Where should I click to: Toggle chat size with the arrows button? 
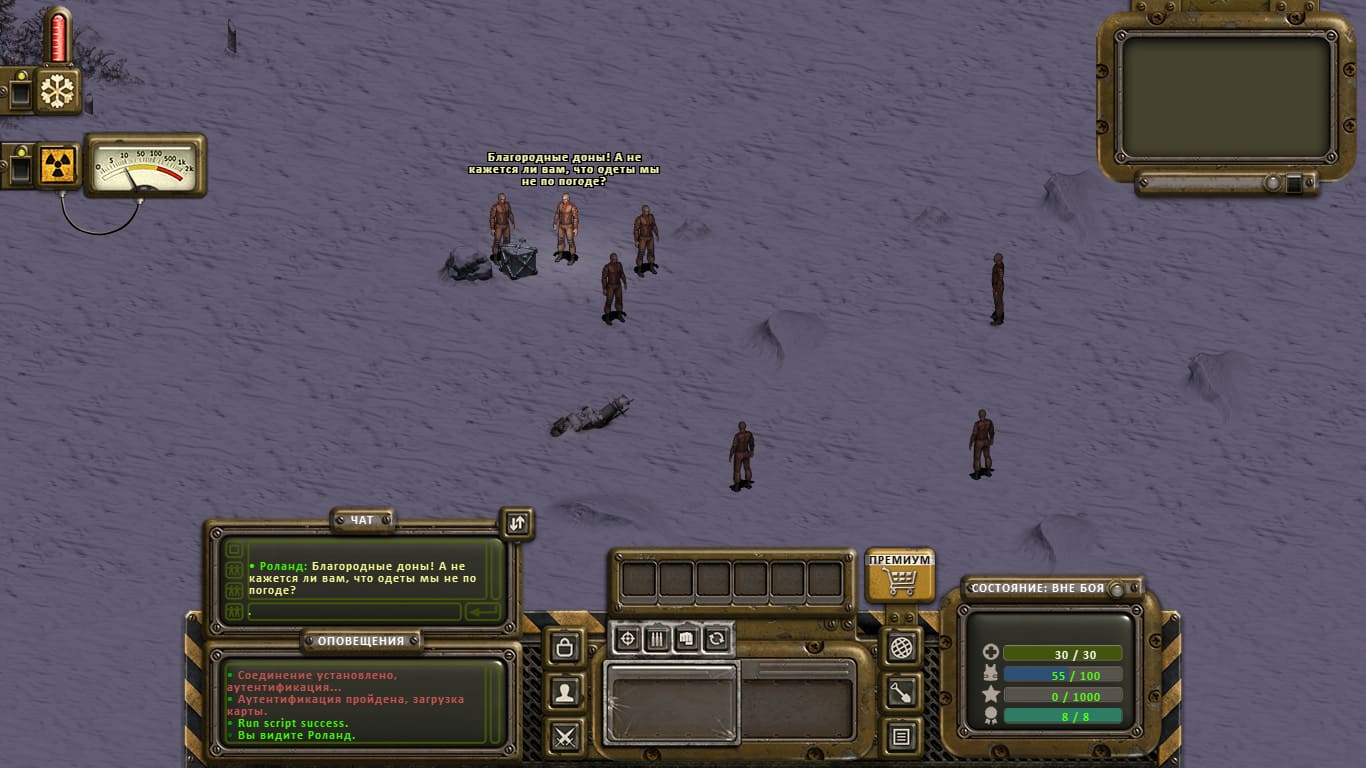point(516,523)
